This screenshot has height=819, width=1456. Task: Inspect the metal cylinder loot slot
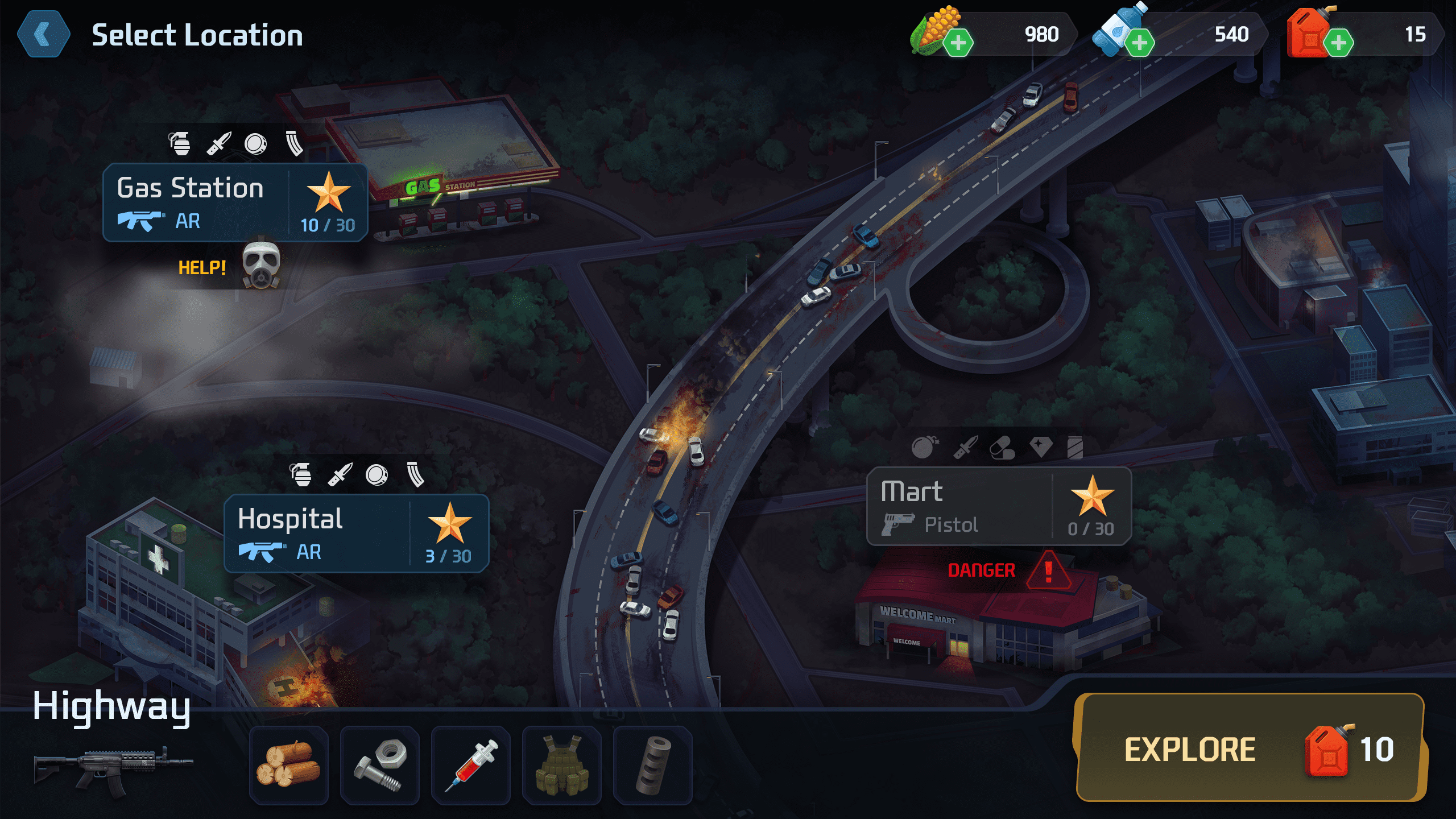point(653,765)
